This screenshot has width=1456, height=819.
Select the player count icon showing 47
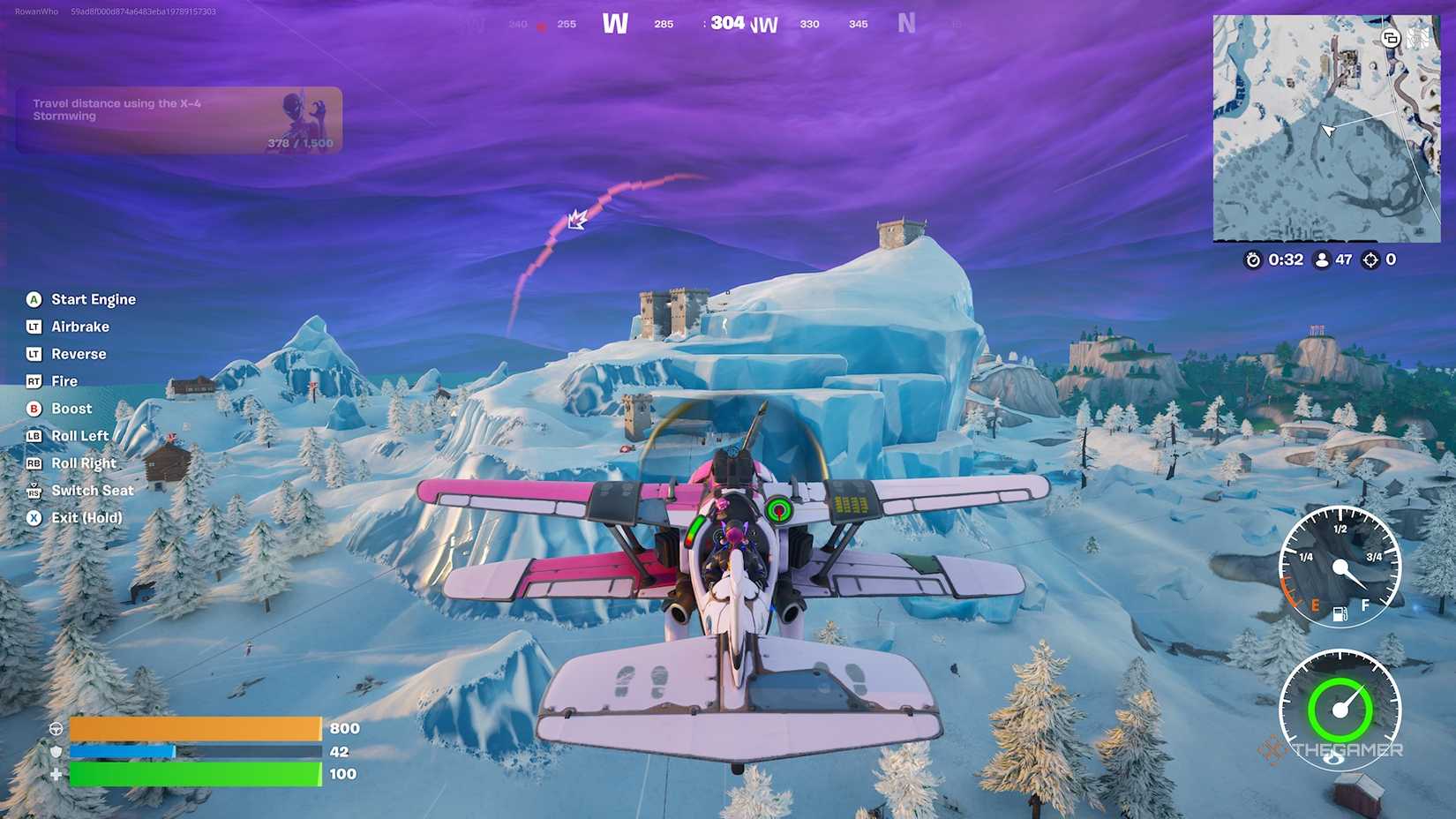1321,260
